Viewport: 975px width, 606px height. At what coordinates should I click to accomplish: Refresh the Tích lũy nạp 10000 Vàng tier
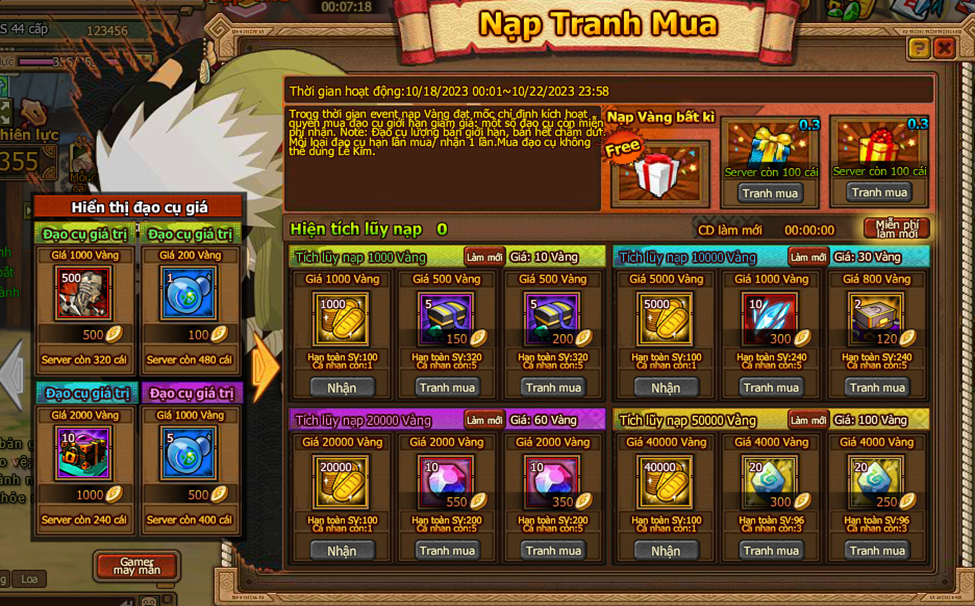[807, 257]
